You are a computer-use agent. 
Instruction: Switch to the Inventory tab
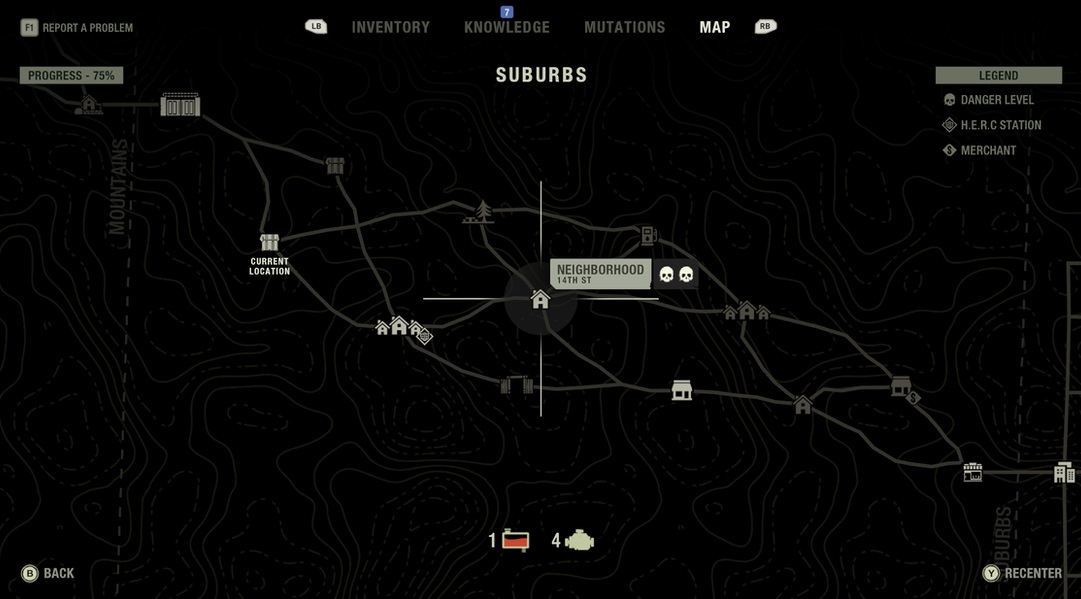point(390,27)
